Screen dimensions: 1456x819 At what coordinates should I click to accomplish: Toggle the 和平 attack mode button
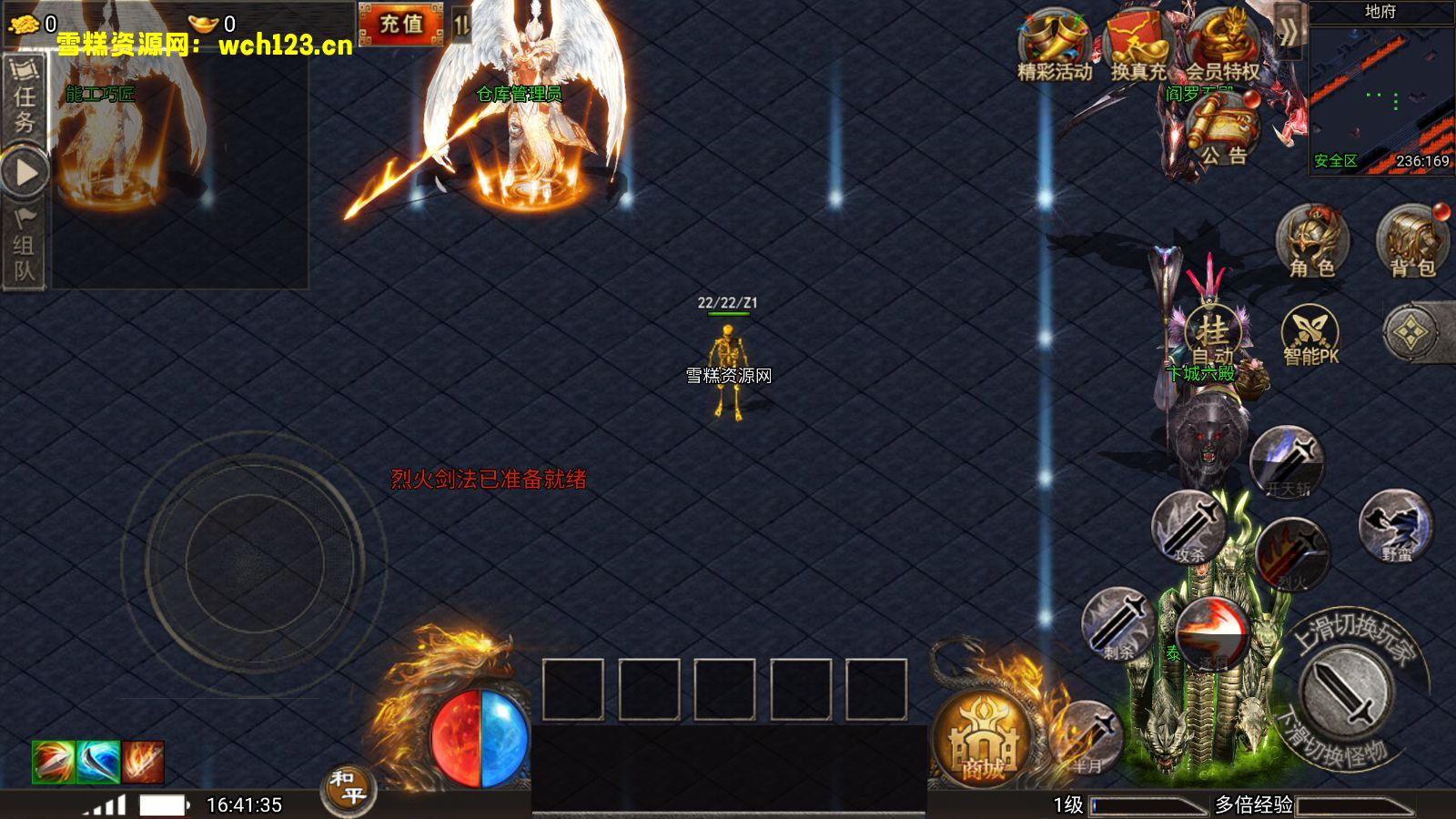pyautogui.click(x=348, y=788)
